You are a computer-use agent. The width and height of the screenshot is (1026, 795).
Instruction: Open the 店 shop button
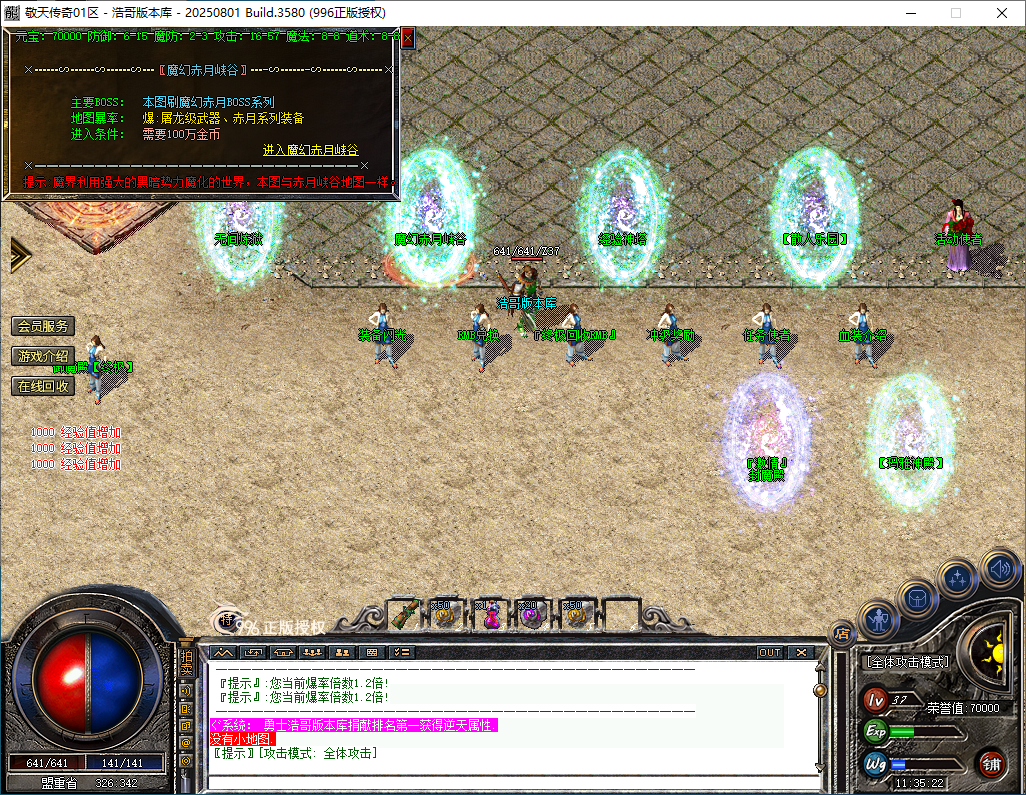click(x=842, y=632)
